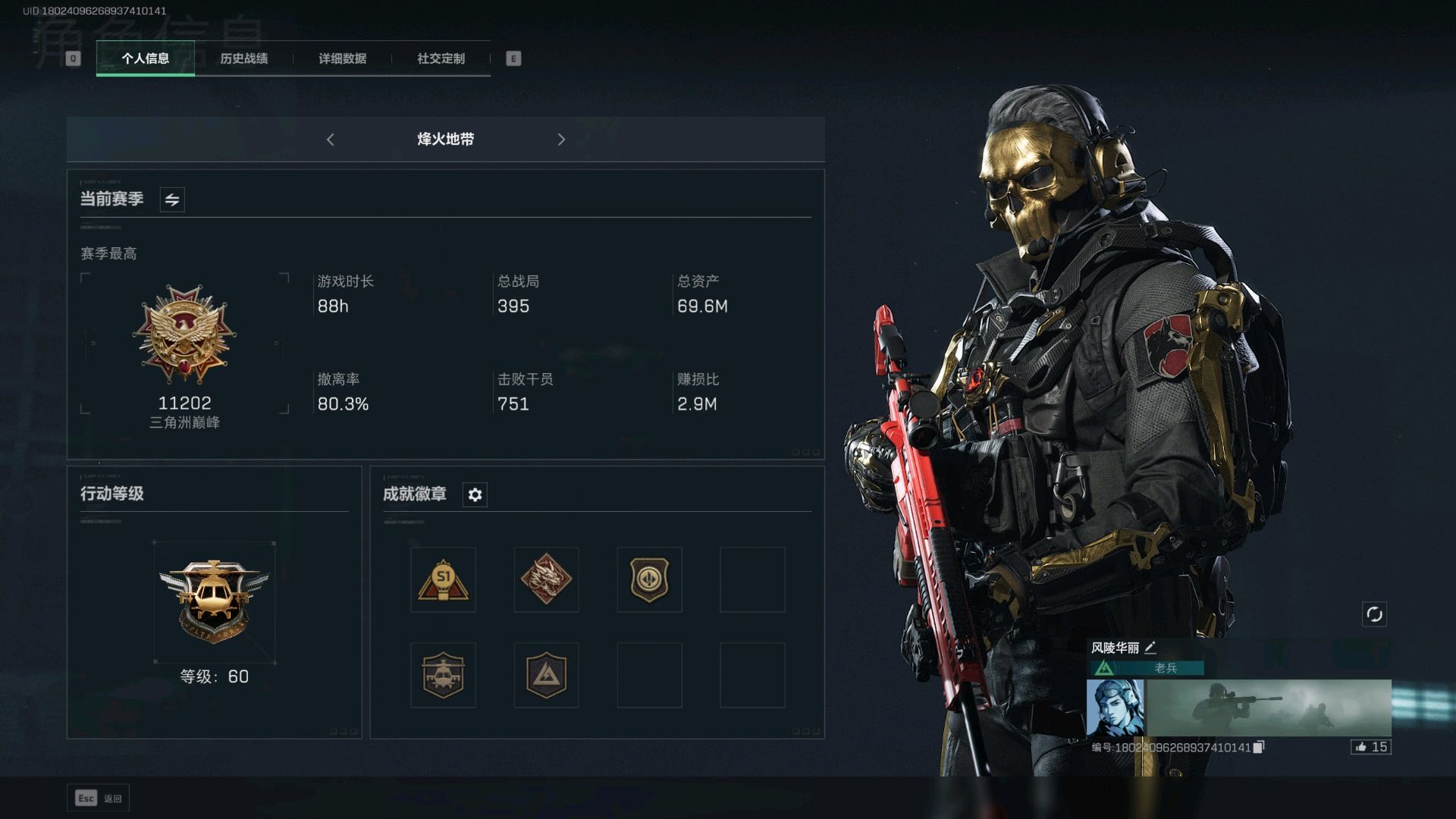Select the 社交定制 tab
The height and width of the screenshot is (819, 1456).
tap(441, 58)
